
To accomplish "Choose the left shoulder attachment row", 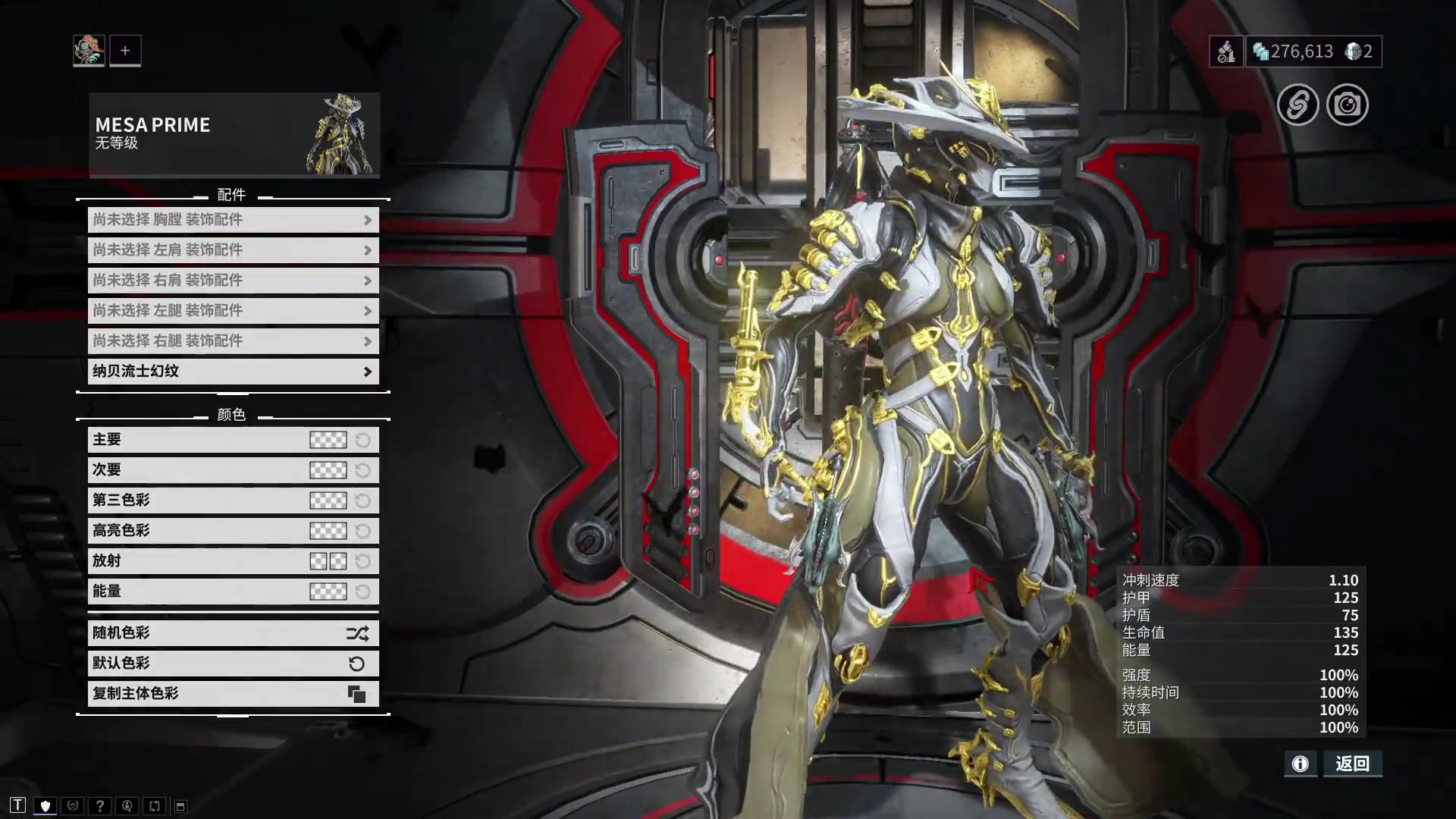I will click(x=233, y=250).
